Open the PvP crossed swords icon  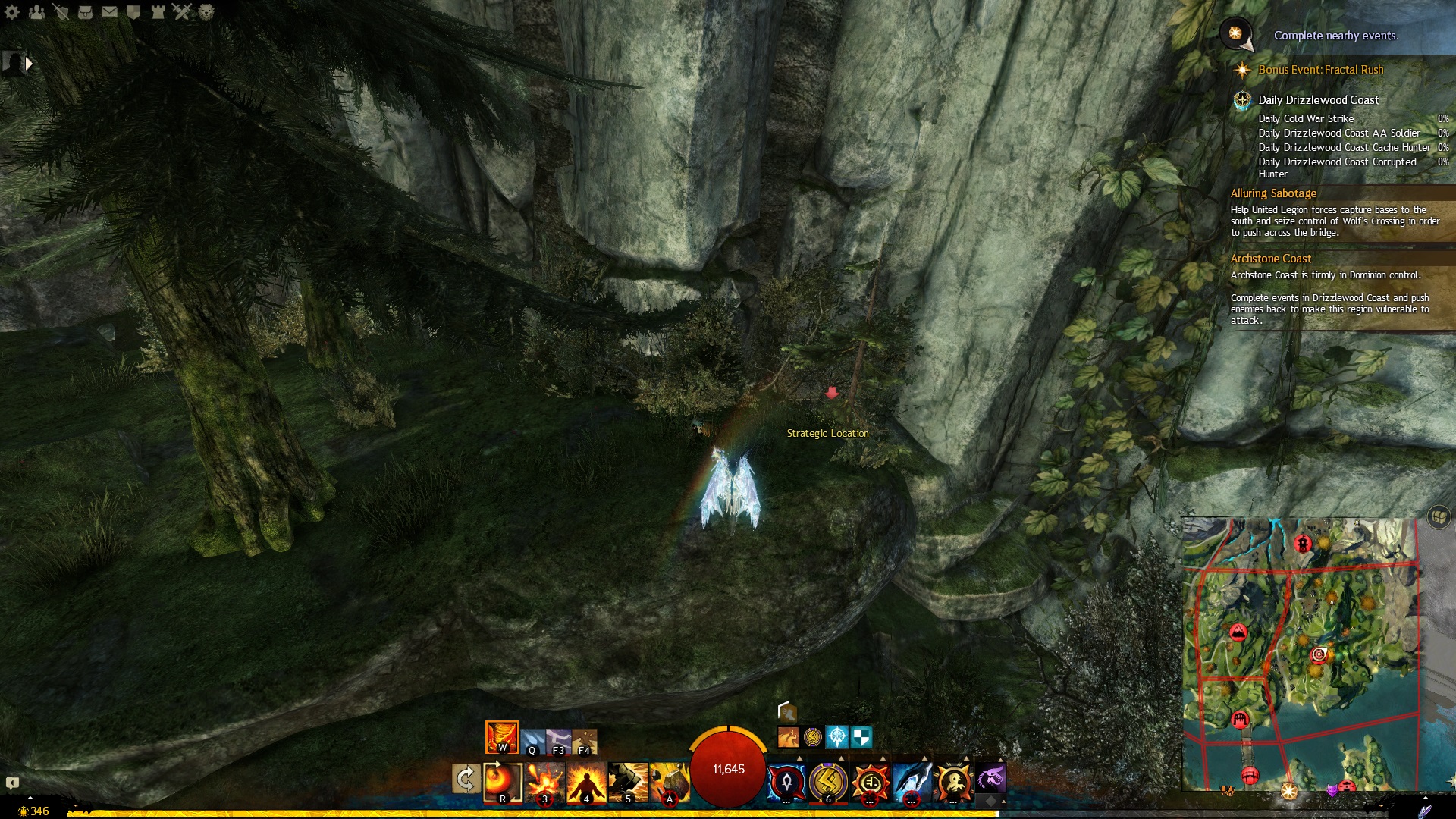tap(182, 12)
